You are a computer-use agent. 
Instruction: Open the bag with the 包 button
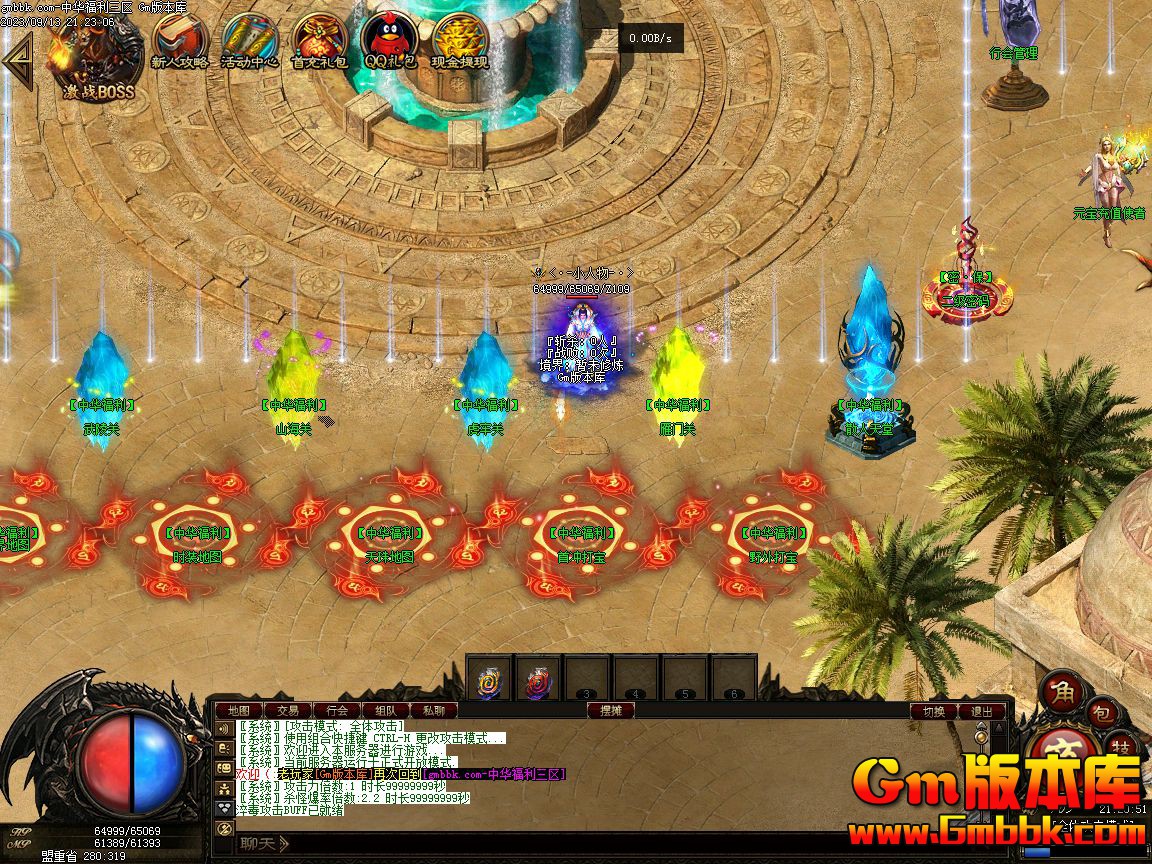[1100, 713]
